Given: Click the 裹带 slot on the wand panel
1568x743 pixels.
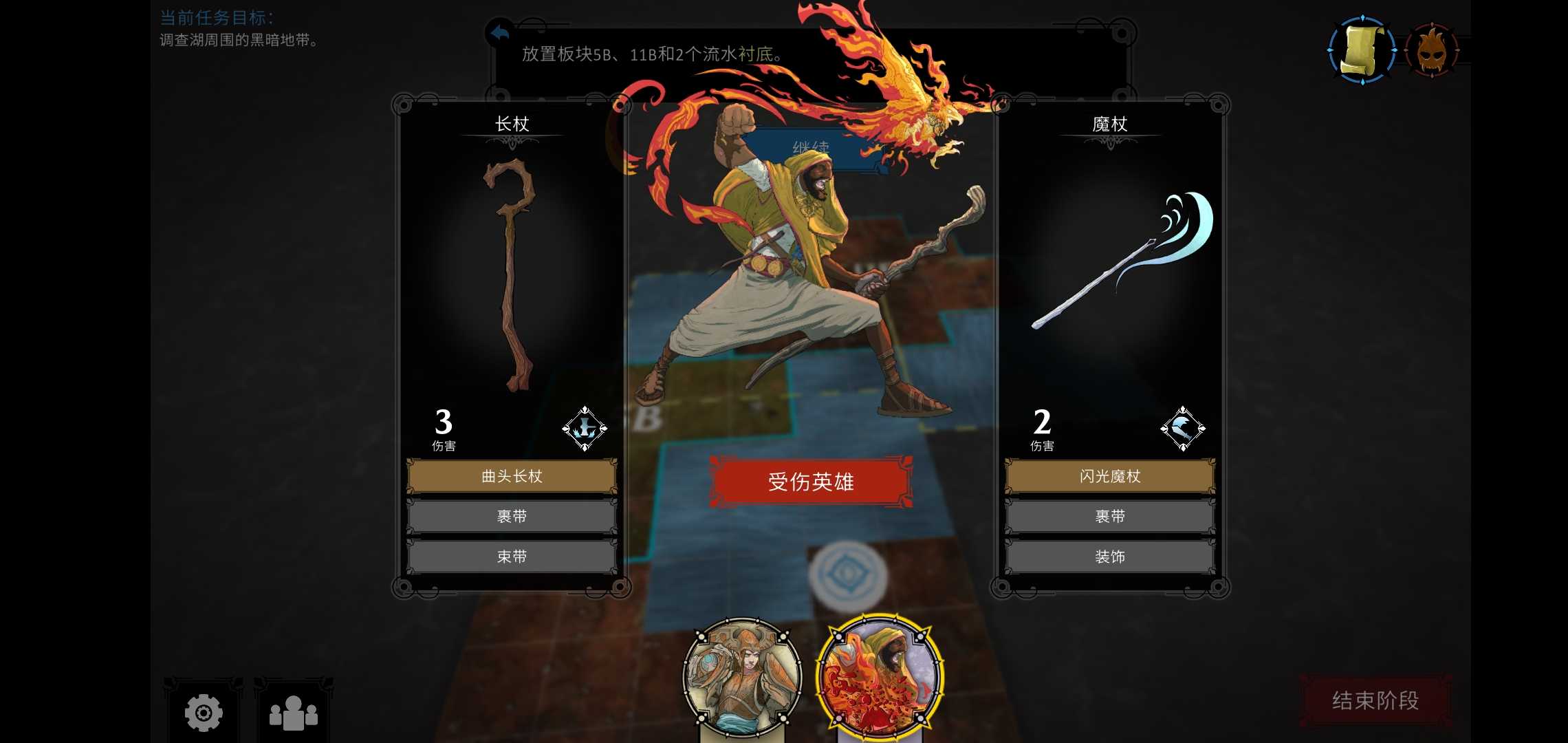Looking at the screenshot, I should click(1109, 516).
